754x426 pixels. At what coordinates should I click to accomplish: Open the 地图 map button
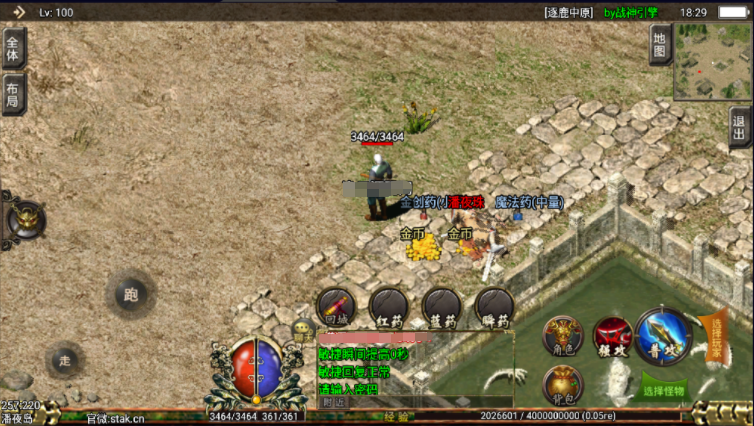[x=659, y=45]
